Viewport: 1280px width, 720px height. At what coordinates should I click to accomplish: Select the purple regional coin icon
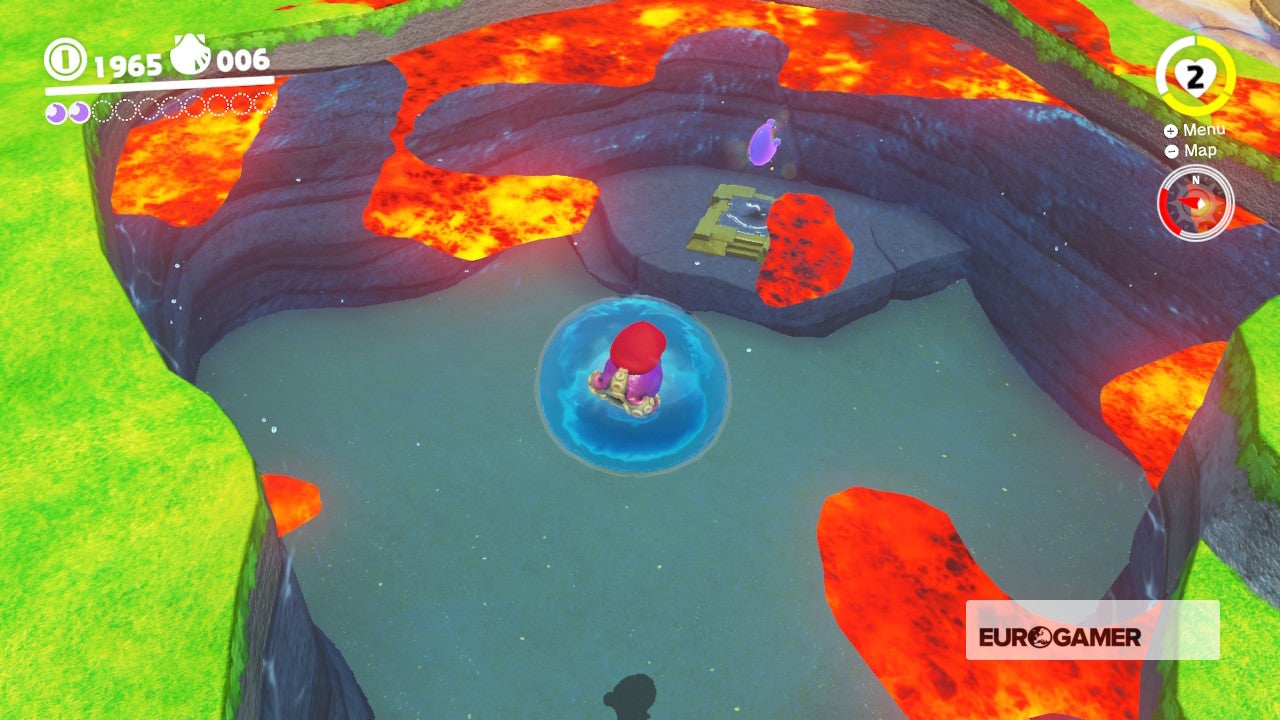click(189, 54)
